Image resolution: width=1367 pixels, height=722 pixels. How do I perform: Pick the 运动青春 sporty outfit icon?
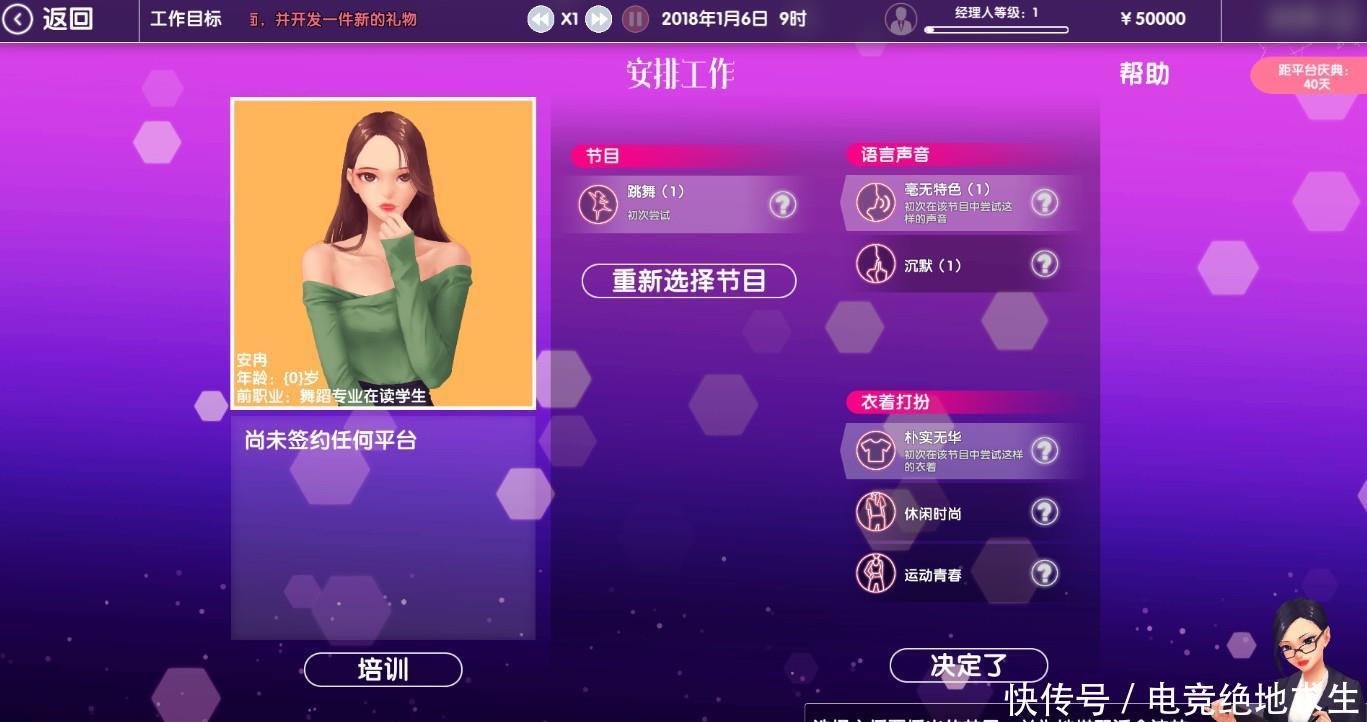pos(876,573)
